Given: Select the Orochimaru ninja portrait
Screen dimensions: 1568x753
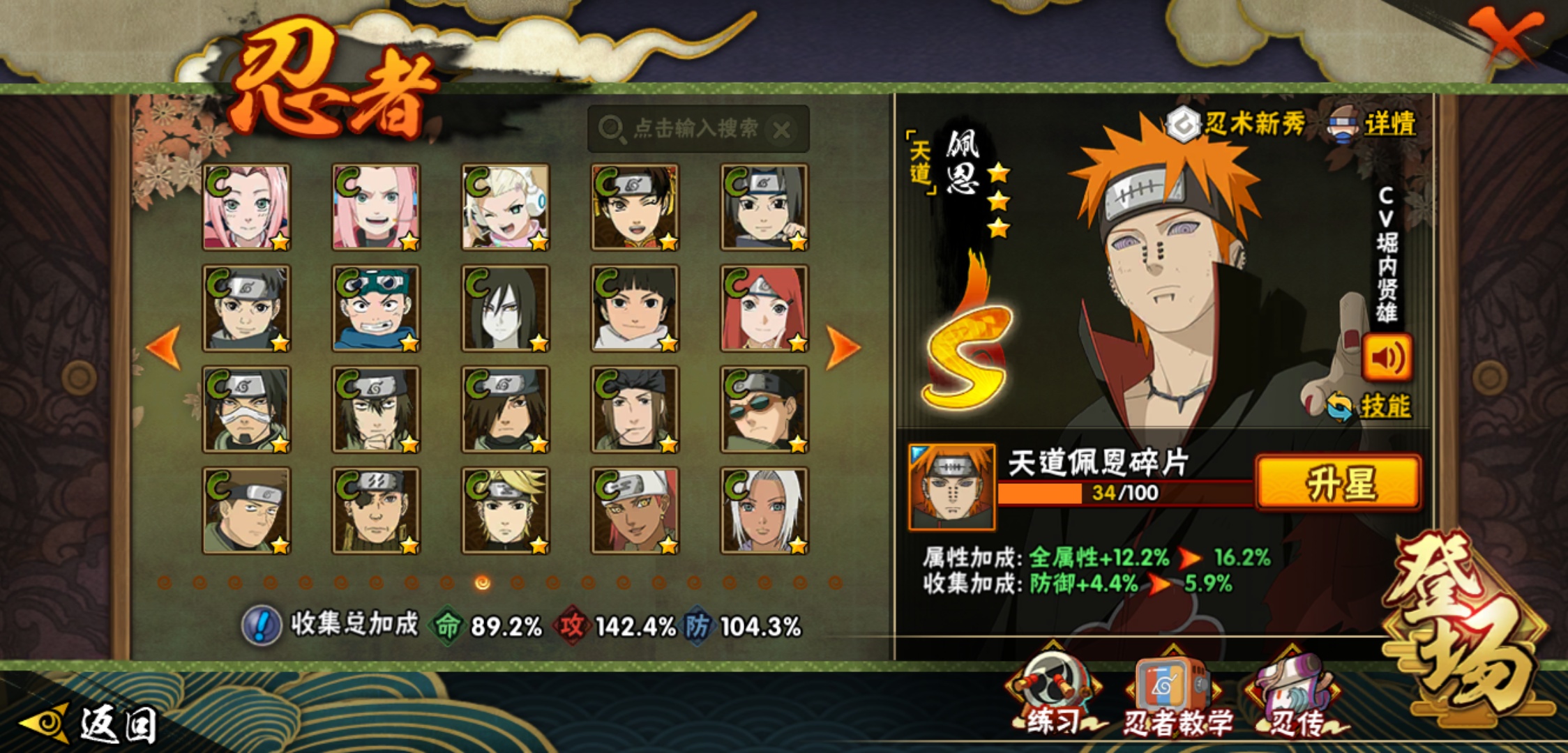Looking at the screenshot, I should click(505, 308).
